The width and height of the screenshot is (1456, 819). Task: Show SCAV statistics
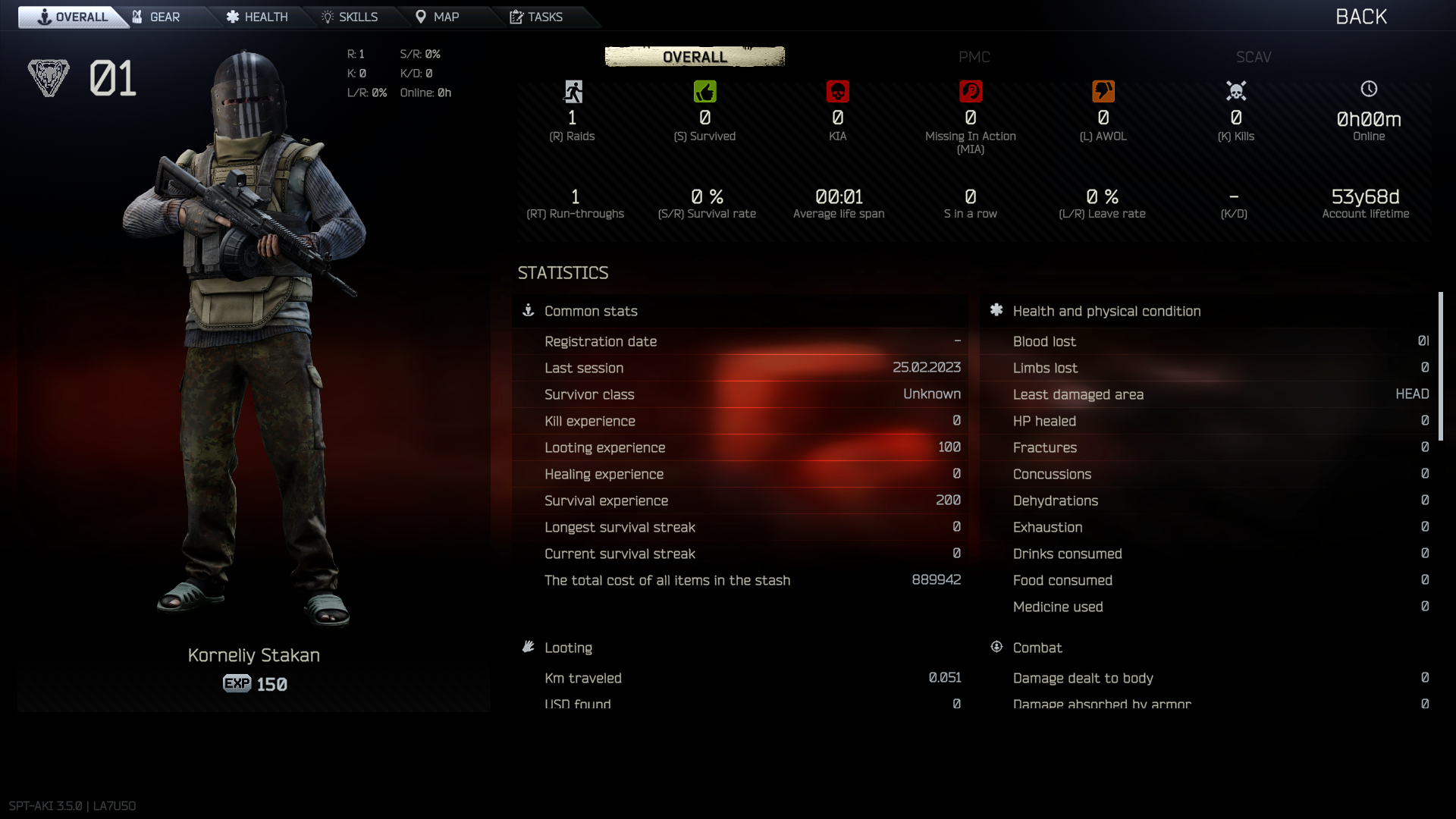click(x=1253, y=57)
